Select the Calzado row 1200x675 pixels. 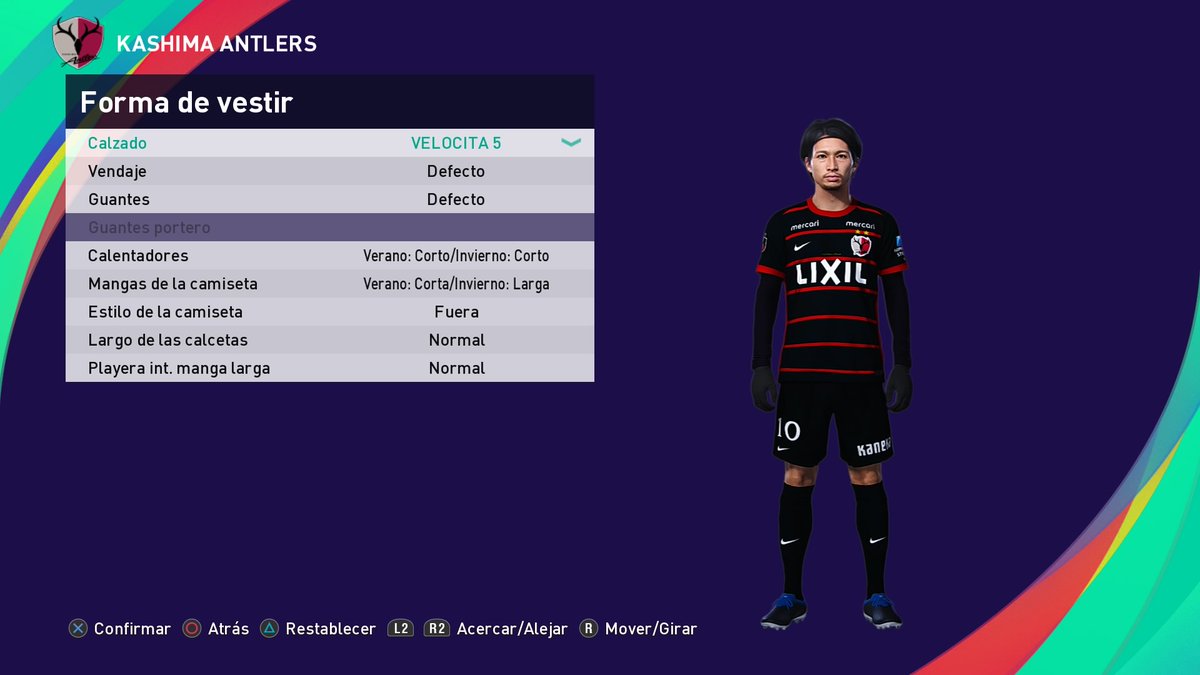[329, 143]
